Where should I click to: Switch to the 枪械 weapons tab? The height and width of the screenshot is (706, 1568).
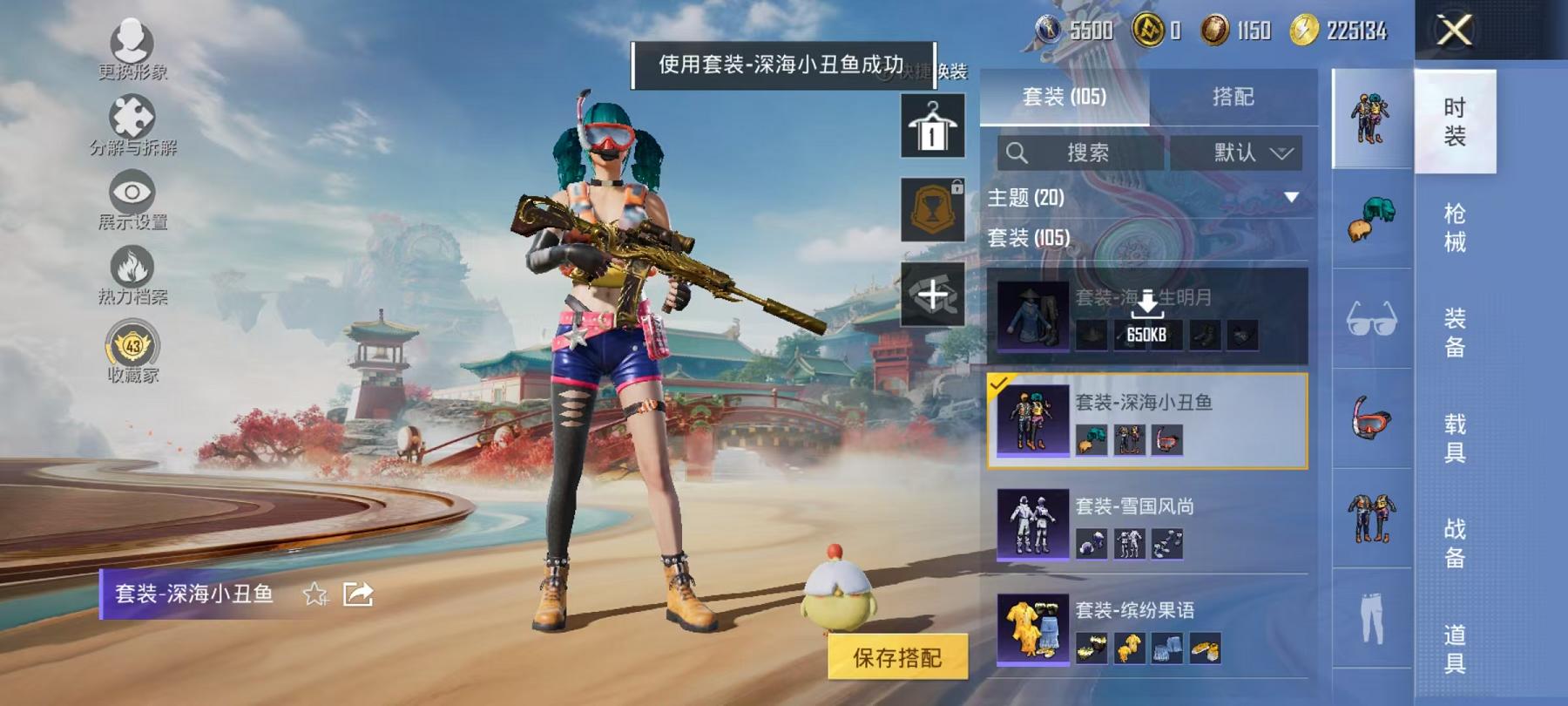(1453, 227)
